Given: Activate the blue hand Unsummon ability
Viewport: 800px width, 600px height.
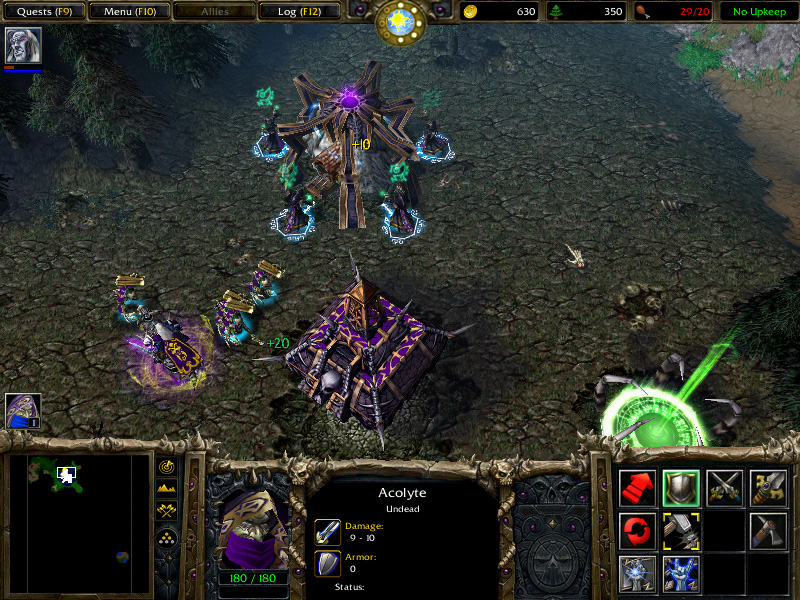Looking at the screenshot, I should click(681, 573).
